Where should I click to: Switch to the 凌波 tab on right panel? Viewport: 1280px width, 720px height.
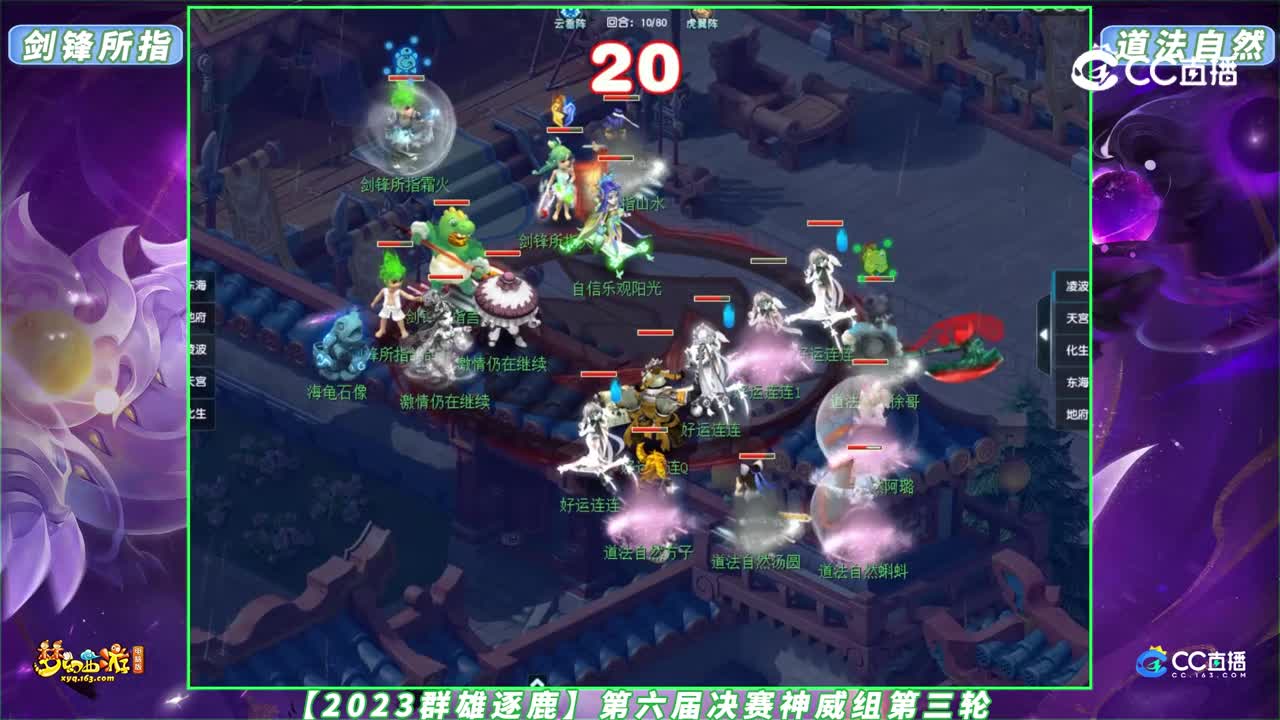(x=1075, y=285)
